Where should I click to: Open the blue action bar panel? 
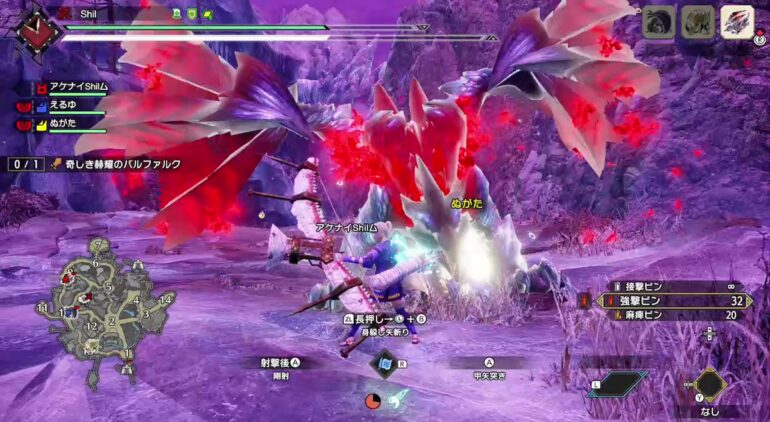point(616,384)
